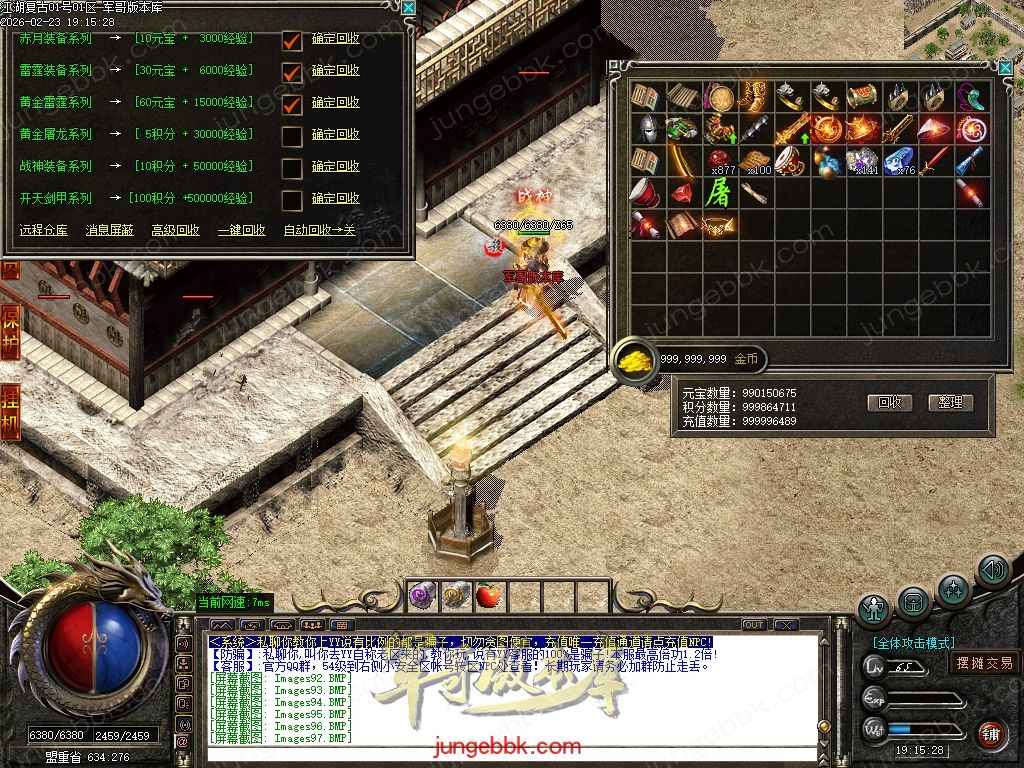
Task: Uncheck the 赤月装备系列 checkbox
Action: click(292, 41)
